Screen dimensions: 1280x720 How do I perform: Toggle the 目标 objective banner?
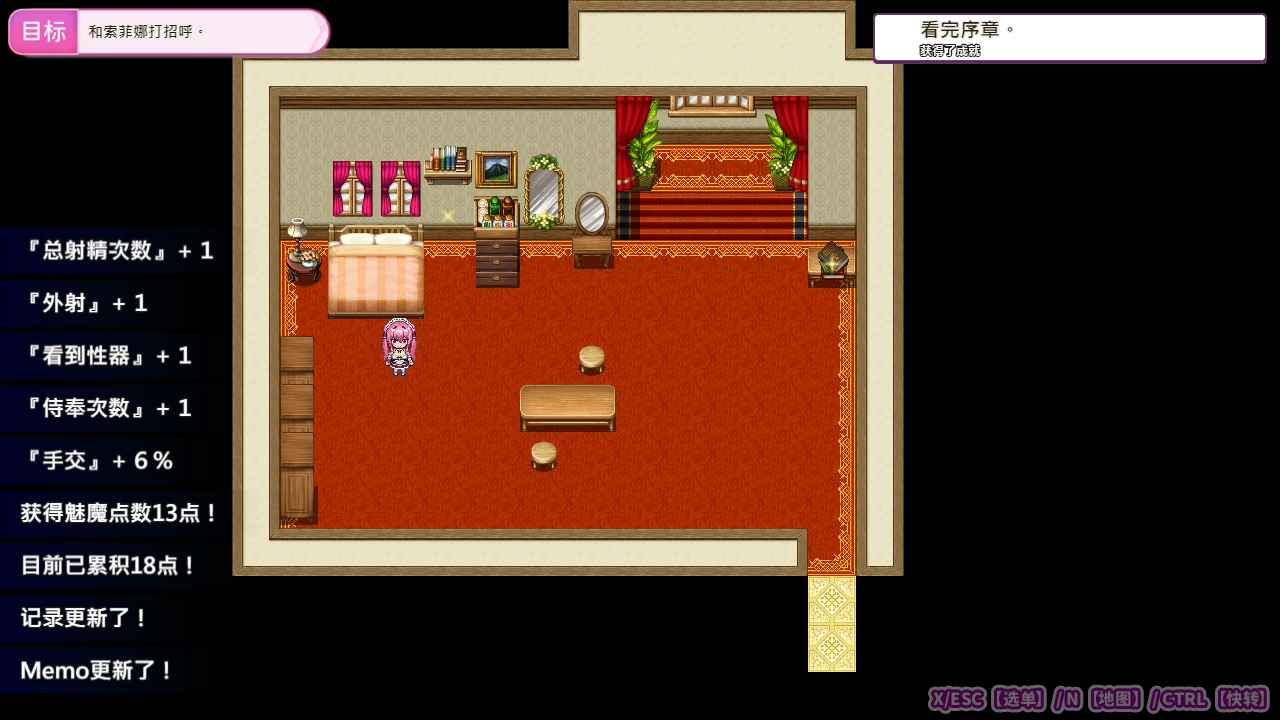click(x=43, y=30)
